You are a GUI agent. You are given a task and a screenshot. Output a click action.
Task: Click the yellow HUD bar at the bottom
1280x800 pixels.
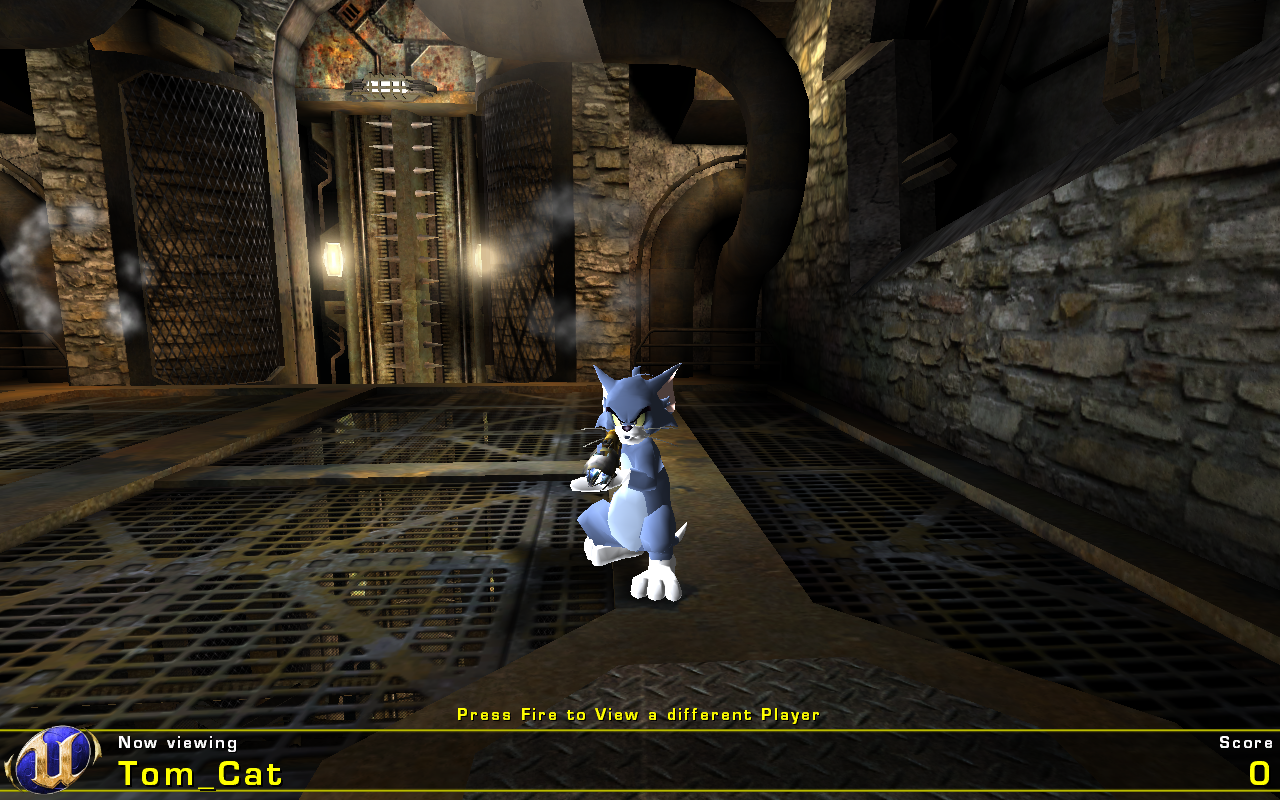[x=640, y=733]
